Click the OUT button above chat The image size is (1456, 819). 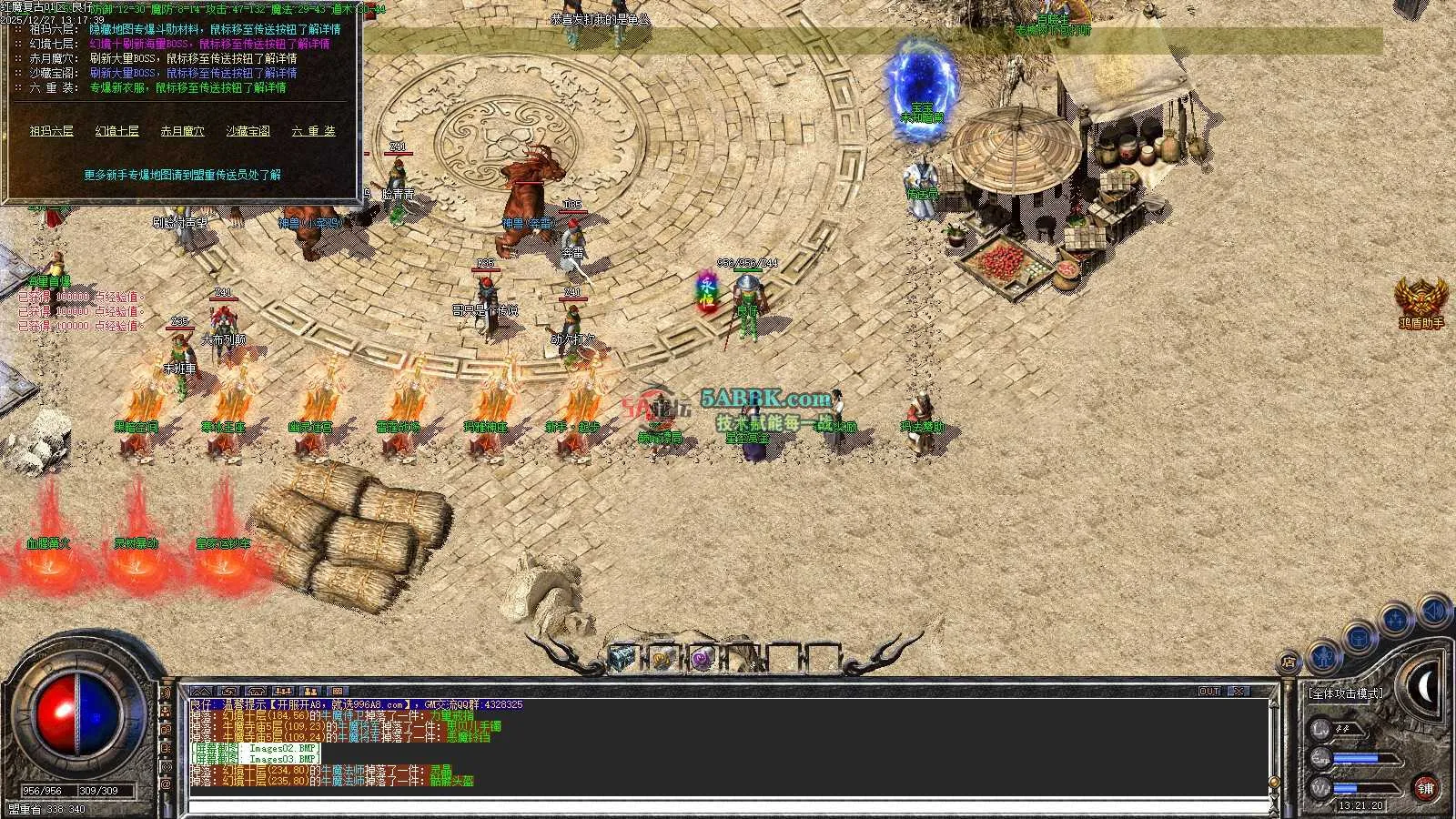(1208, 692)
